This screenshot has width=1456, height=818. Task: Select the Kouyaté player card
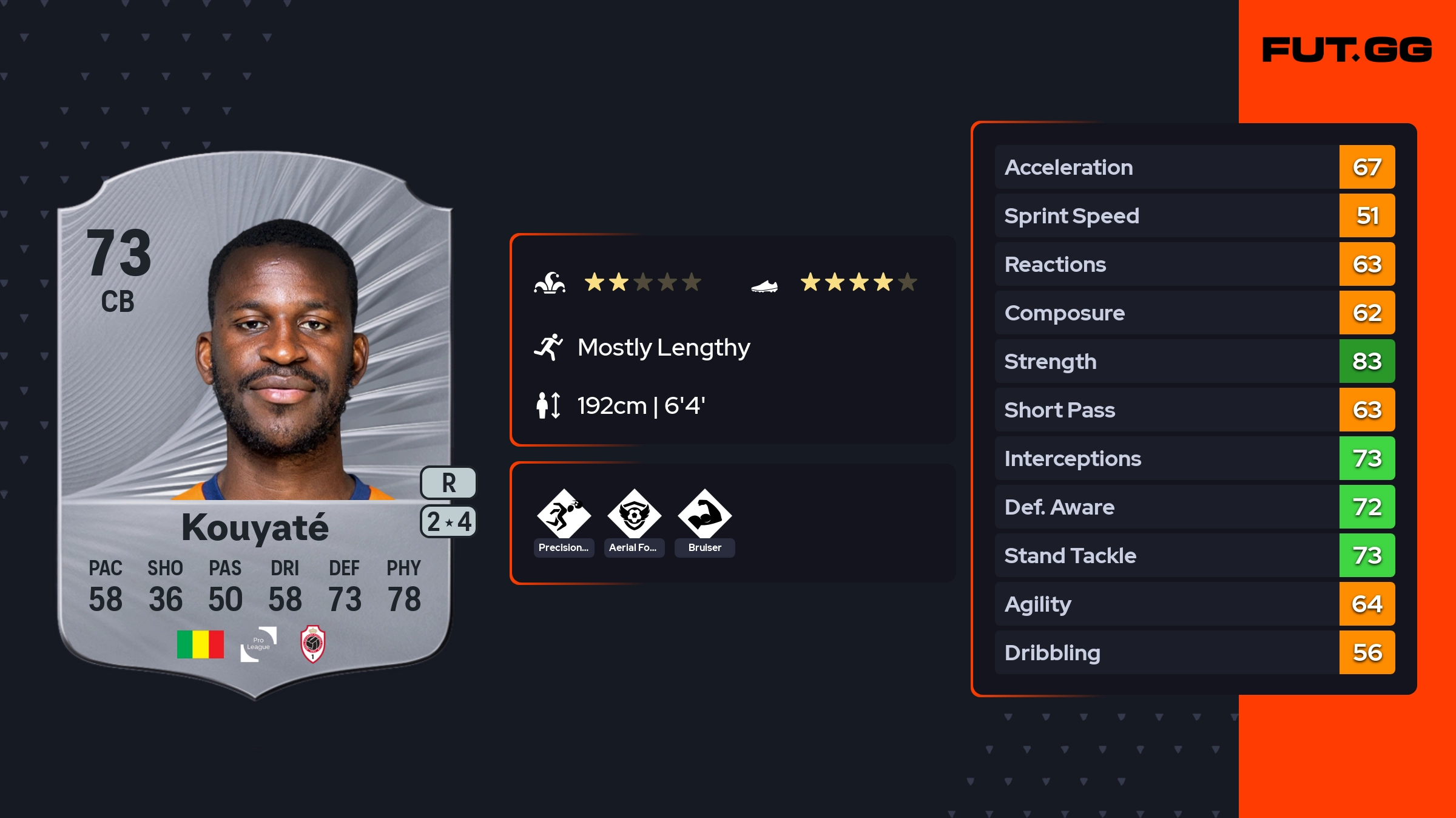click(255, 425)
